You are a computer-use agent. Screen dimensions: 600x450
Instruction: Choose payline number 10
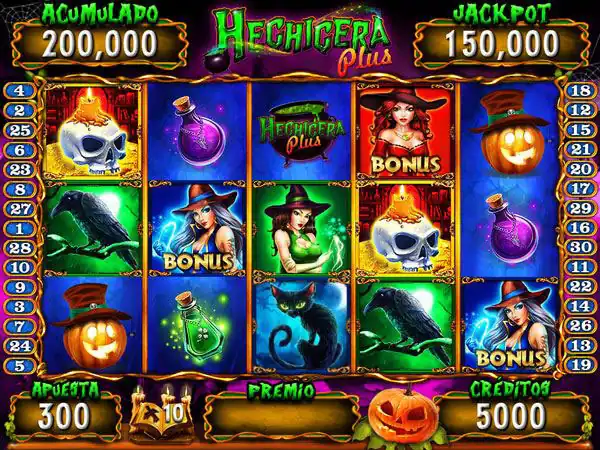[x=20, y=267]
